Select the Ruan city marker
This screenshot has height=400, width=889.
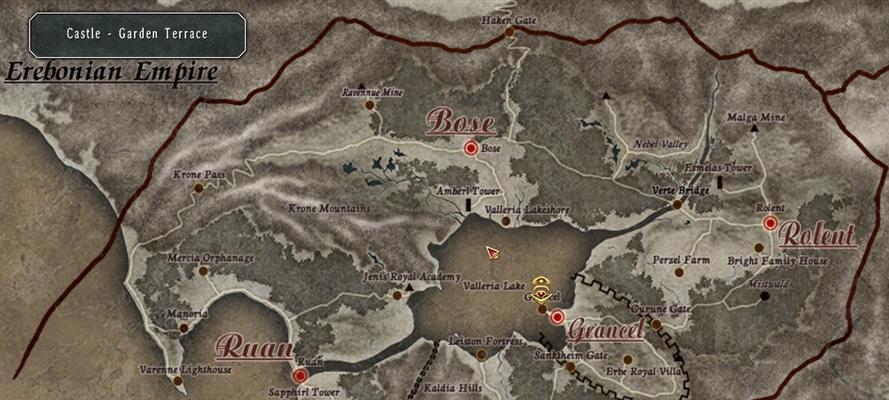pos(300,375)
